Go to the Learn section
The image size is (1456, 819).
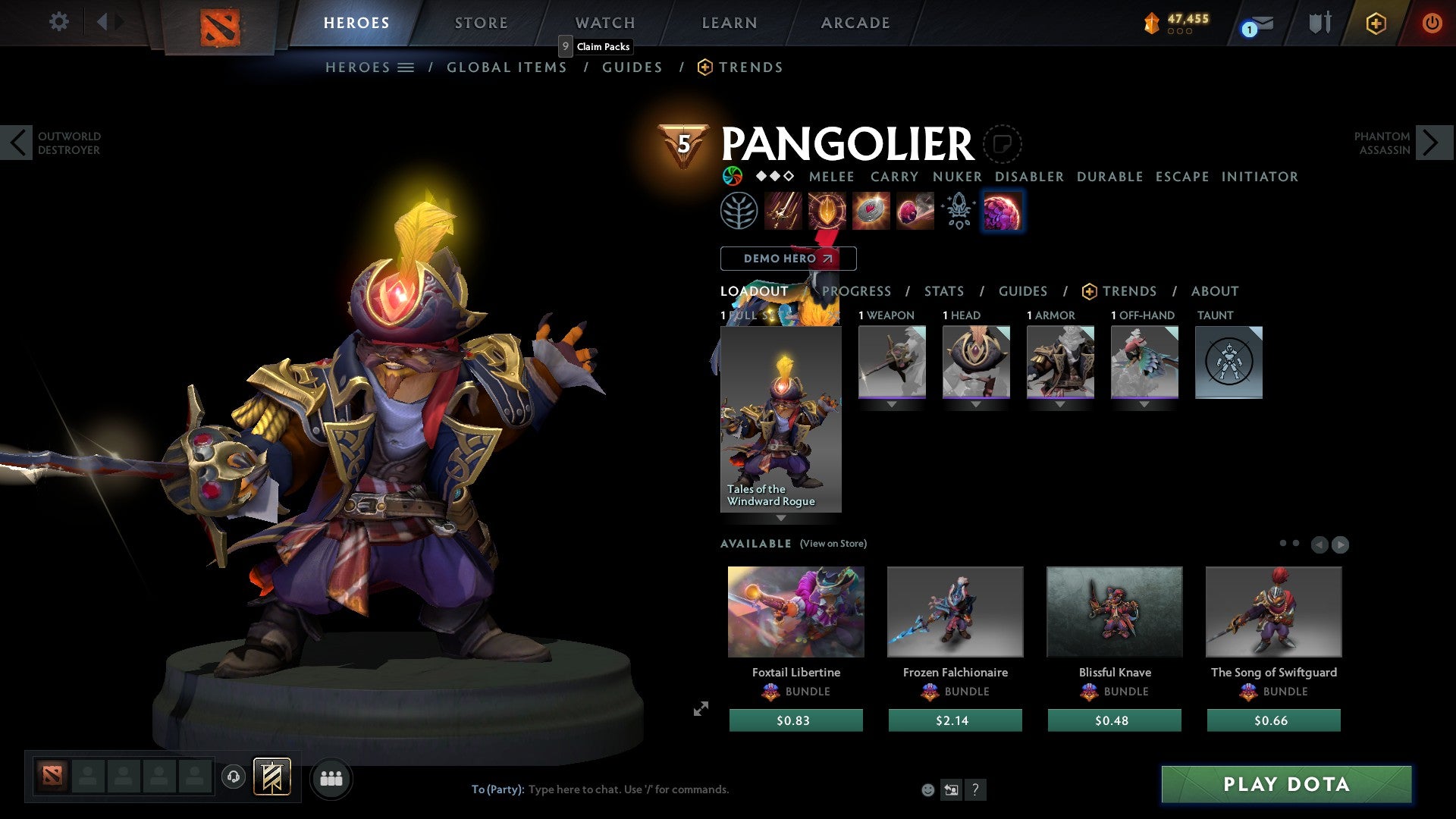click(729, 23)
